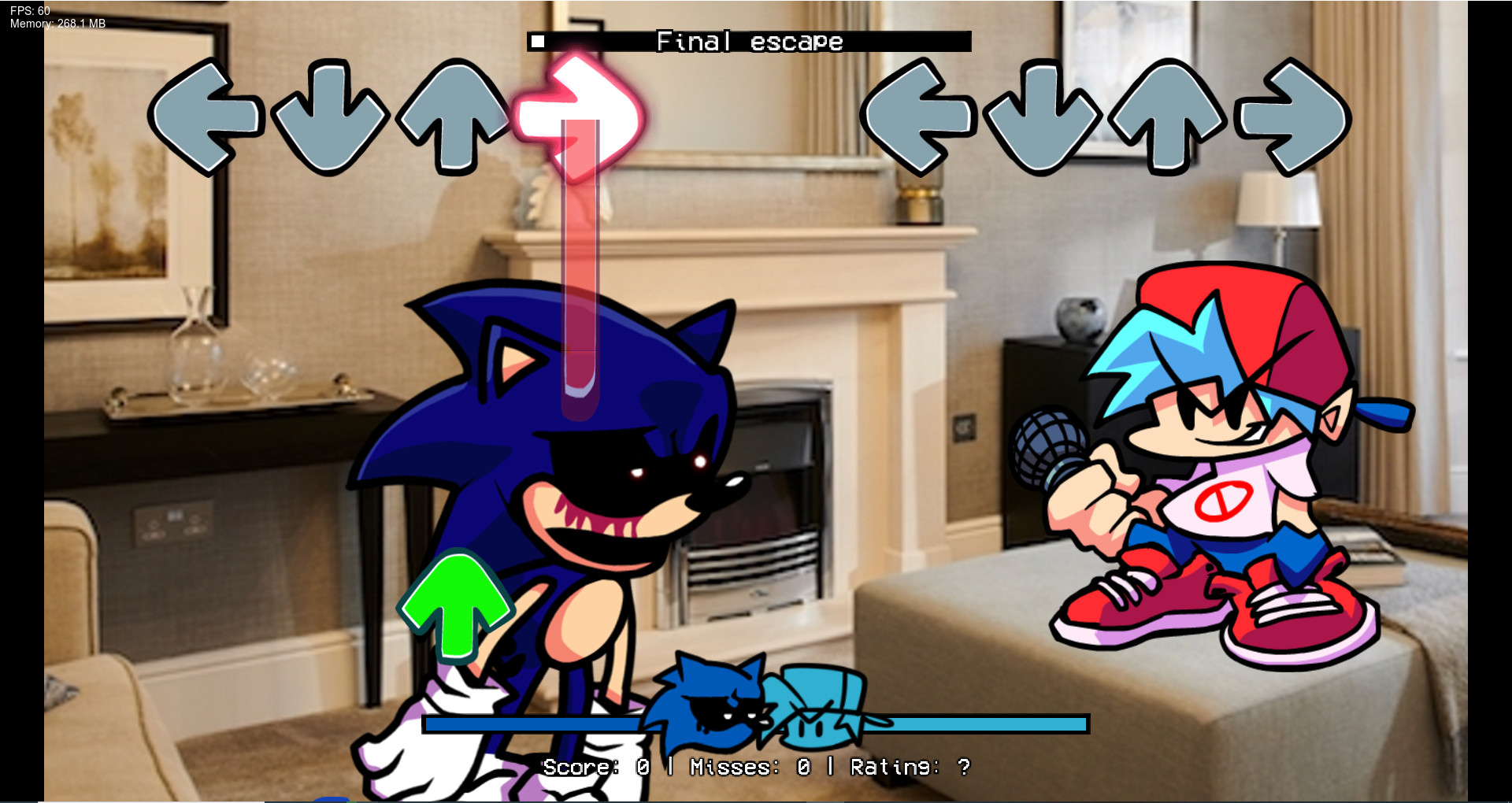The height and width of the screenshot is (803, 1512).
Task: Select the Final escape song title
Action: (750, 41)
